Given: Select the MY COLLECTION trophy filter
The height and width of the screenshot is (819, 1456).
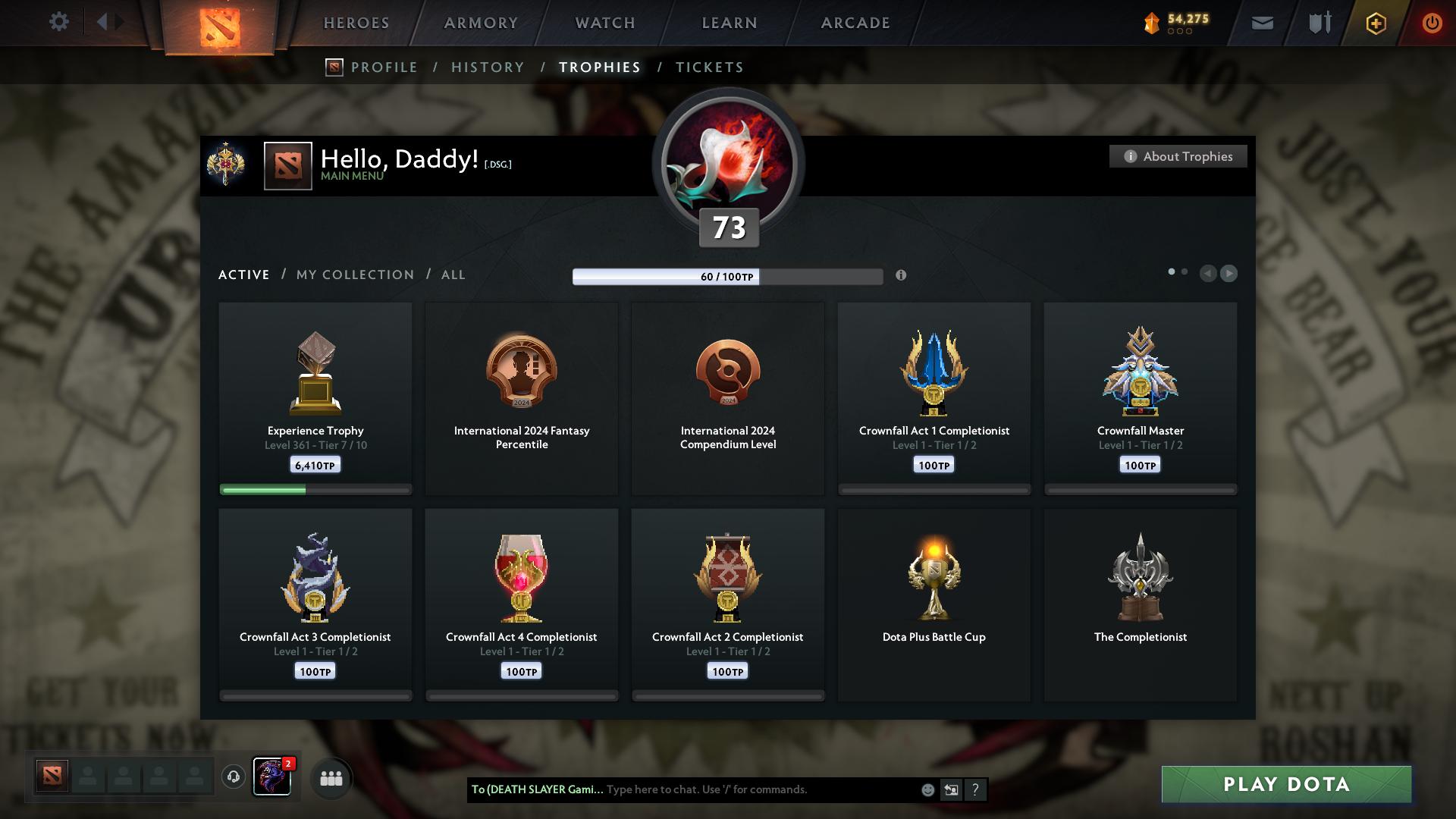Looking at the screenshot, I should (354, 275).
